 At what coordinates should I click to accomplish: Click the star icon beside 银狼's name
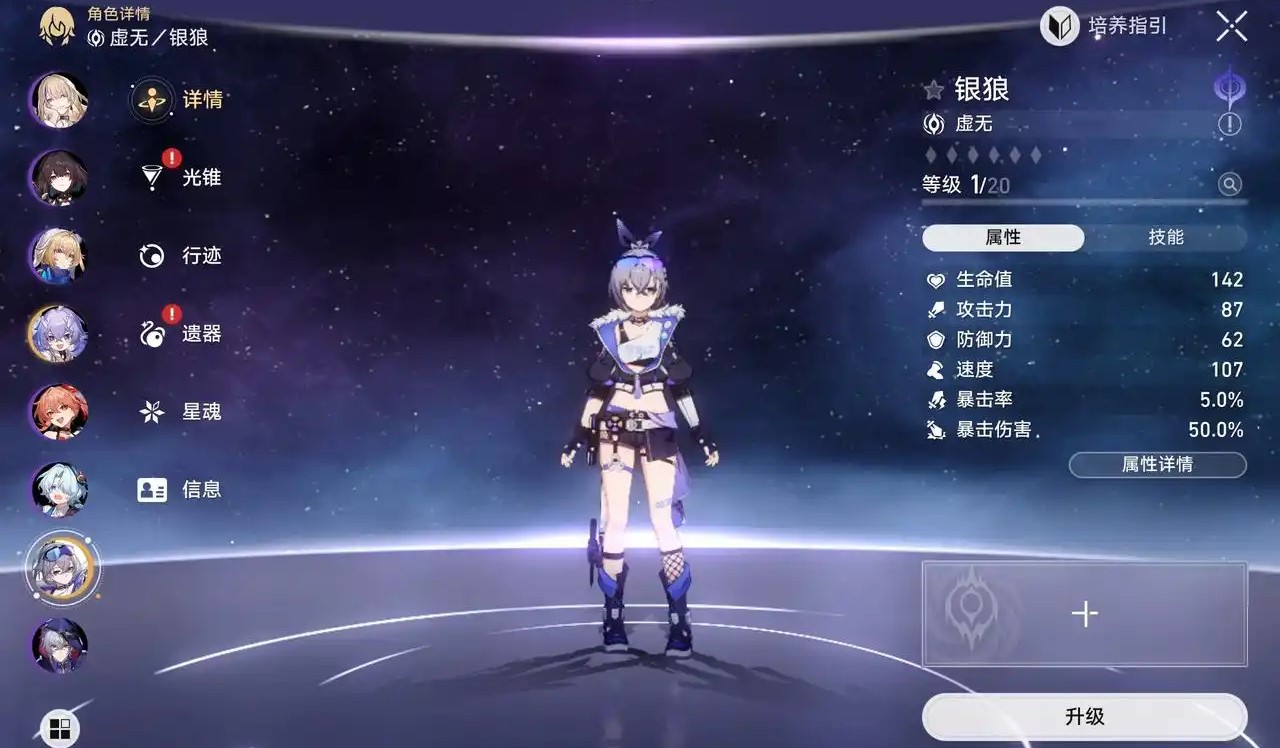pos(934,89)
